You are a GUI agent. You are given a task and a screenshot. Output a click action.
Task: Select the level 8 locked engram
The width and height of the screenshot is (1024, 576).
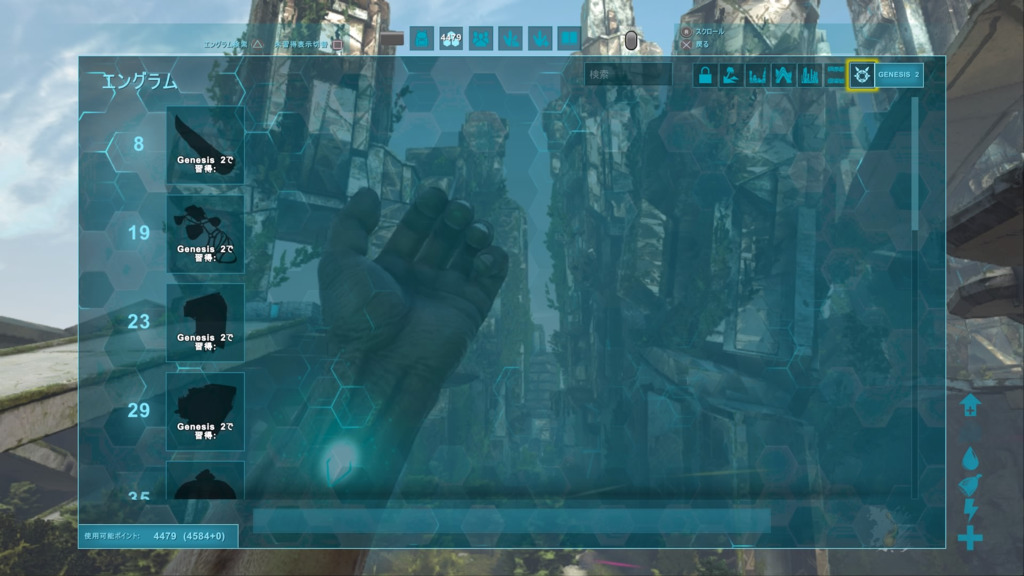coord(205,145)
